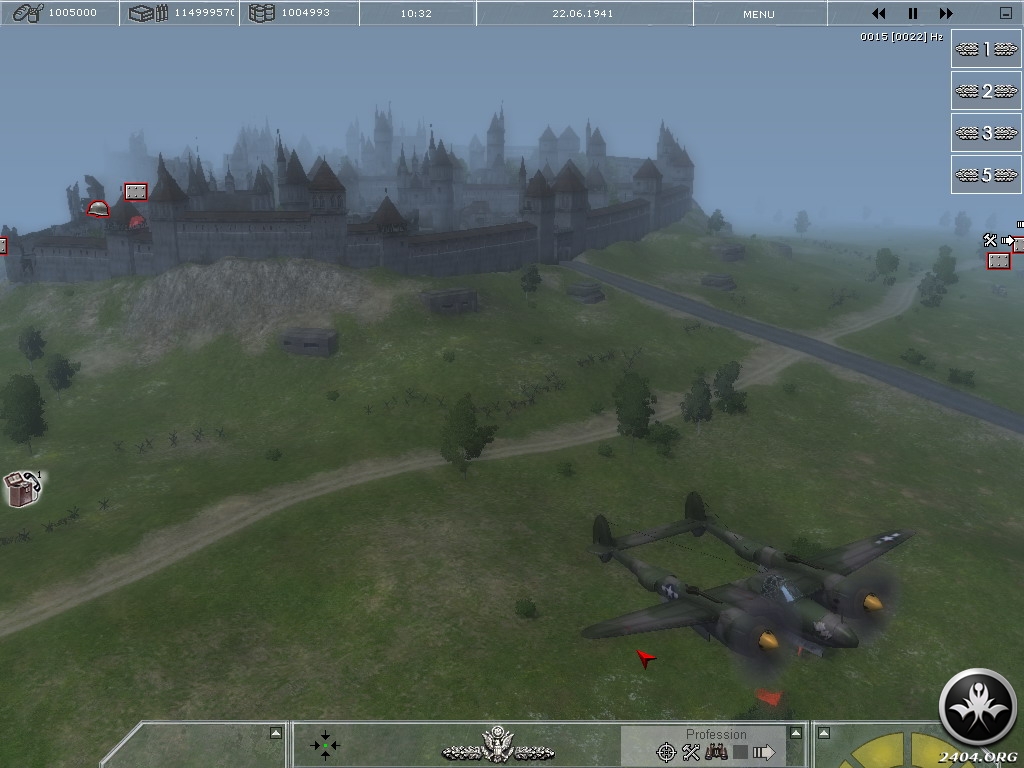Select unit group 5
The height and width of the screenshot is (768, 1024).
pyautogui.click(x=986, y=175)
